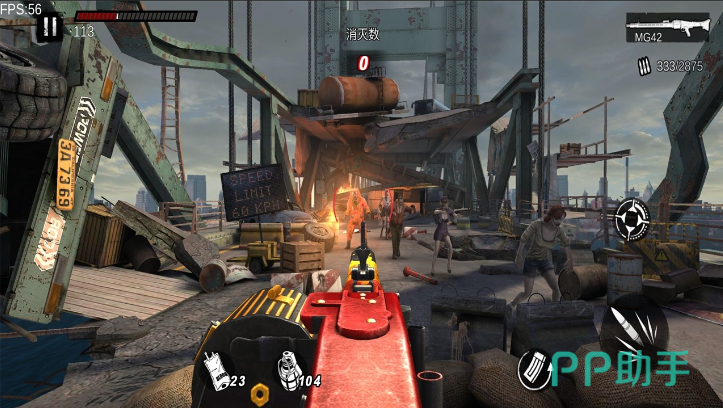The image size is (723, 408).
Task: Tap the aim scope button
Action: tap(632, 216)
